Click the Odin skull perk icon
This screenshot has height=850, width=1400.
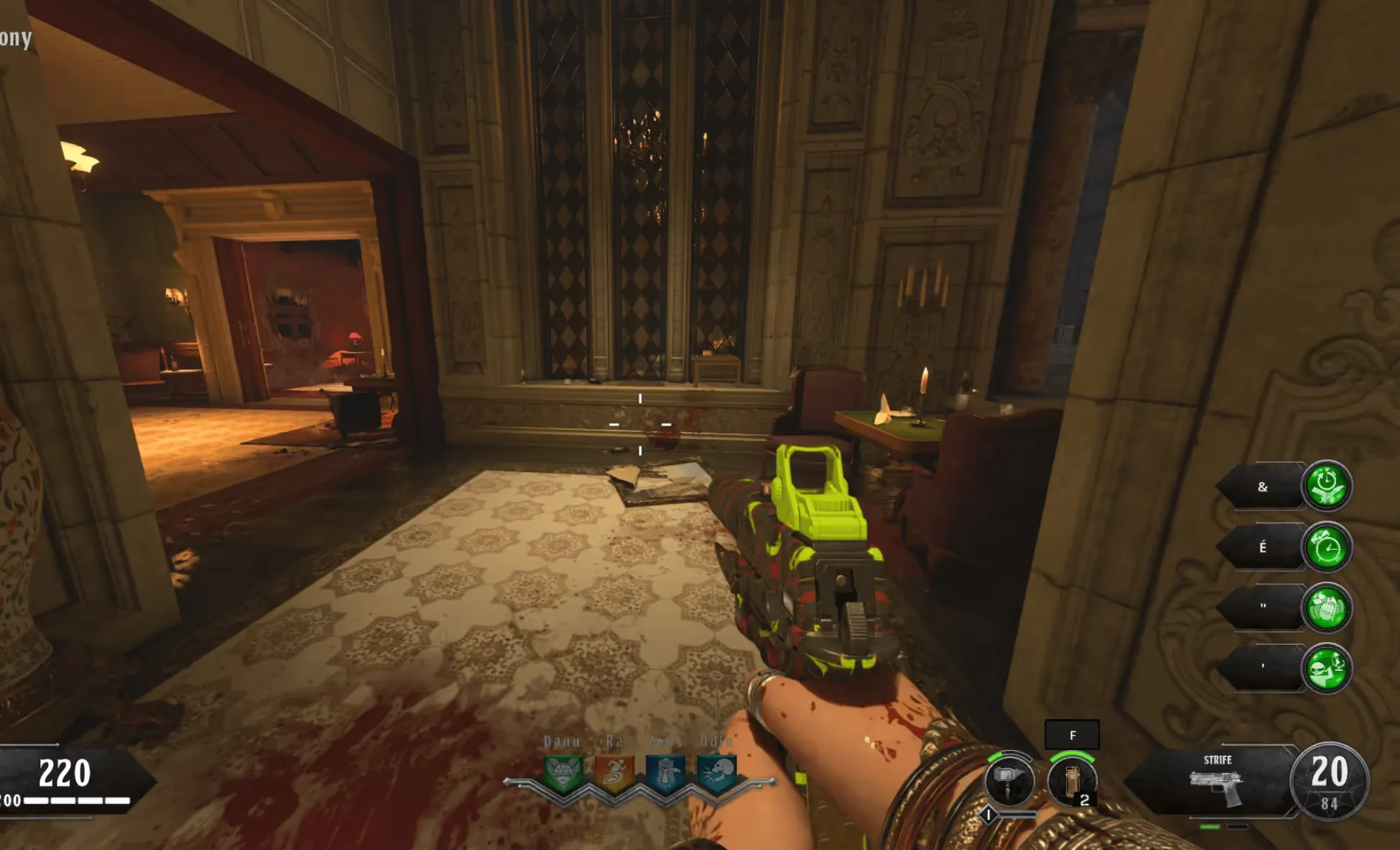pos(717,774)
